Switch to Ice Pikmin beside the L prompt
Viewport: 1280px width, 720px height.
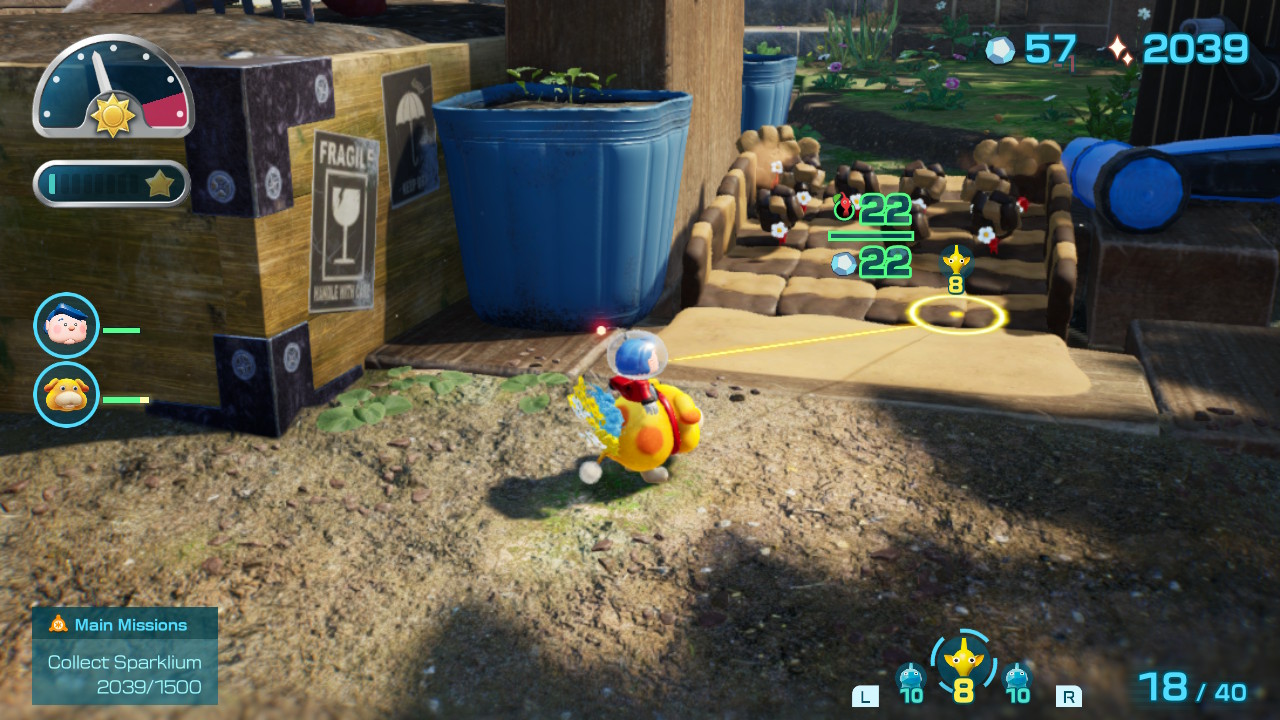point(910,679)
